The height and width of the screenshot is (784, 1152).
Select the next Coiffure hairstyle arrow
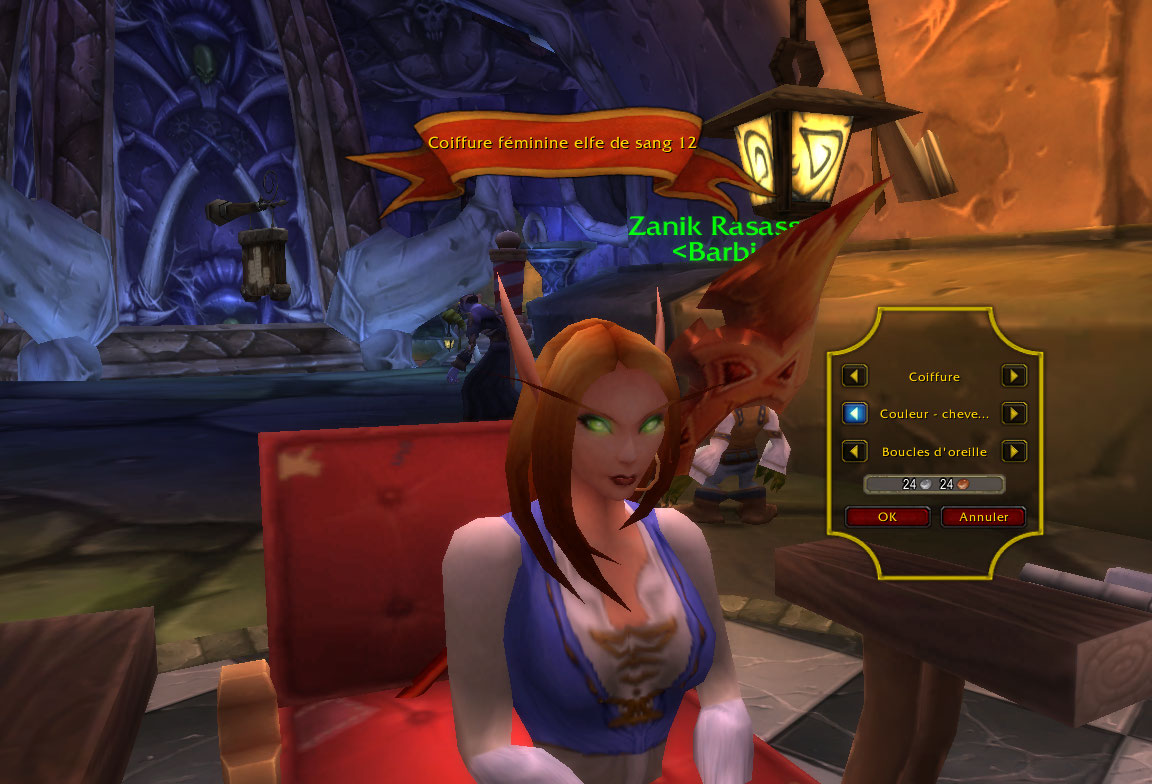(x=1014, y=376)
